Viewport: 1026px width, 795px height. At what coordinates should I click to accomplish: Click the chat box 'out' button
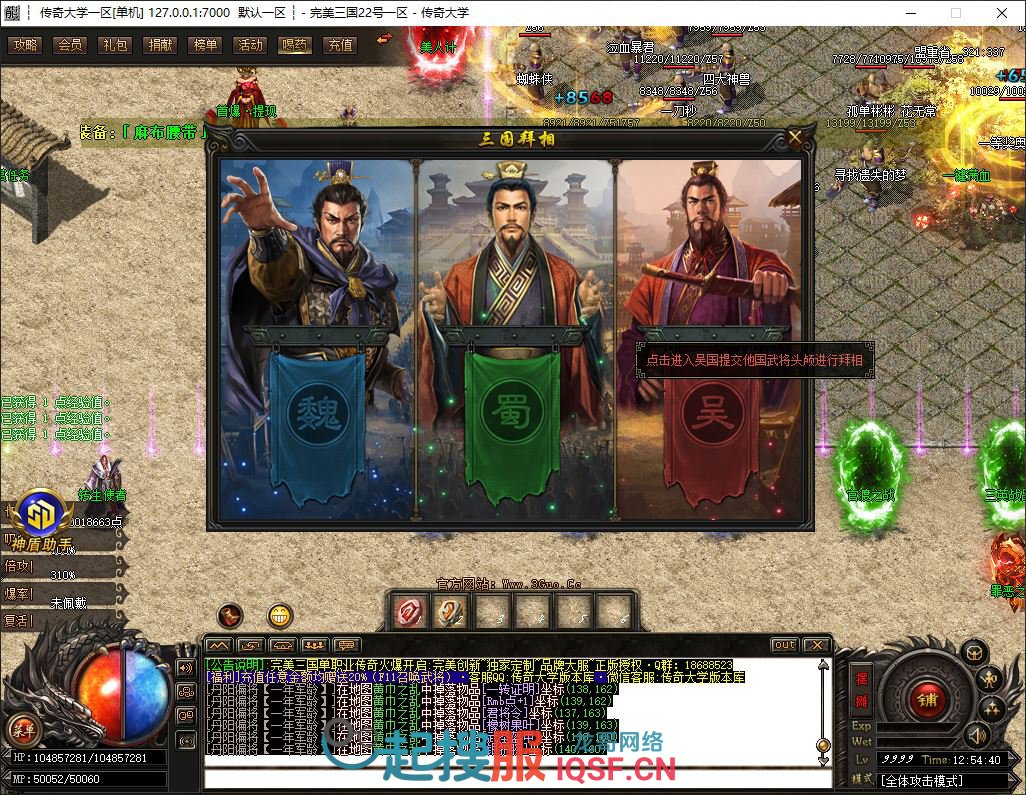[x=785, y=645]
